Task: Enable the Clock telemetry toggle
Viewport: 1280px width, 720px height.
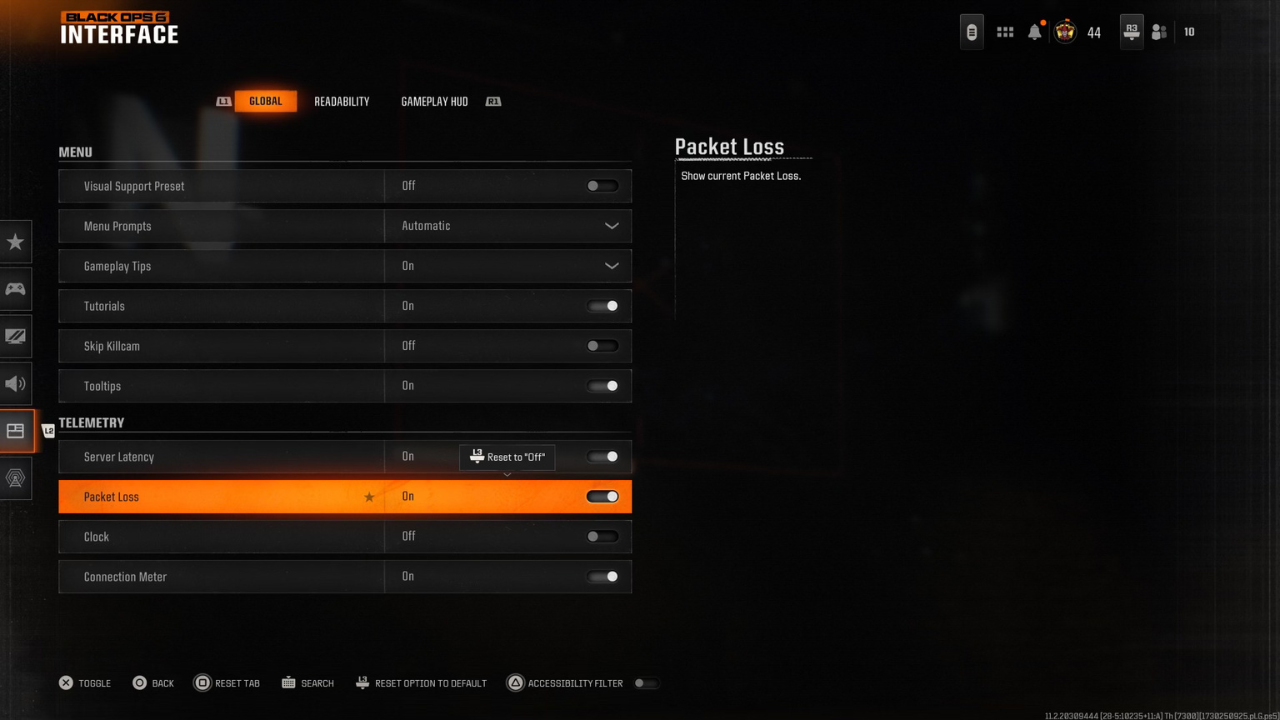Action: tap(602, 536)
